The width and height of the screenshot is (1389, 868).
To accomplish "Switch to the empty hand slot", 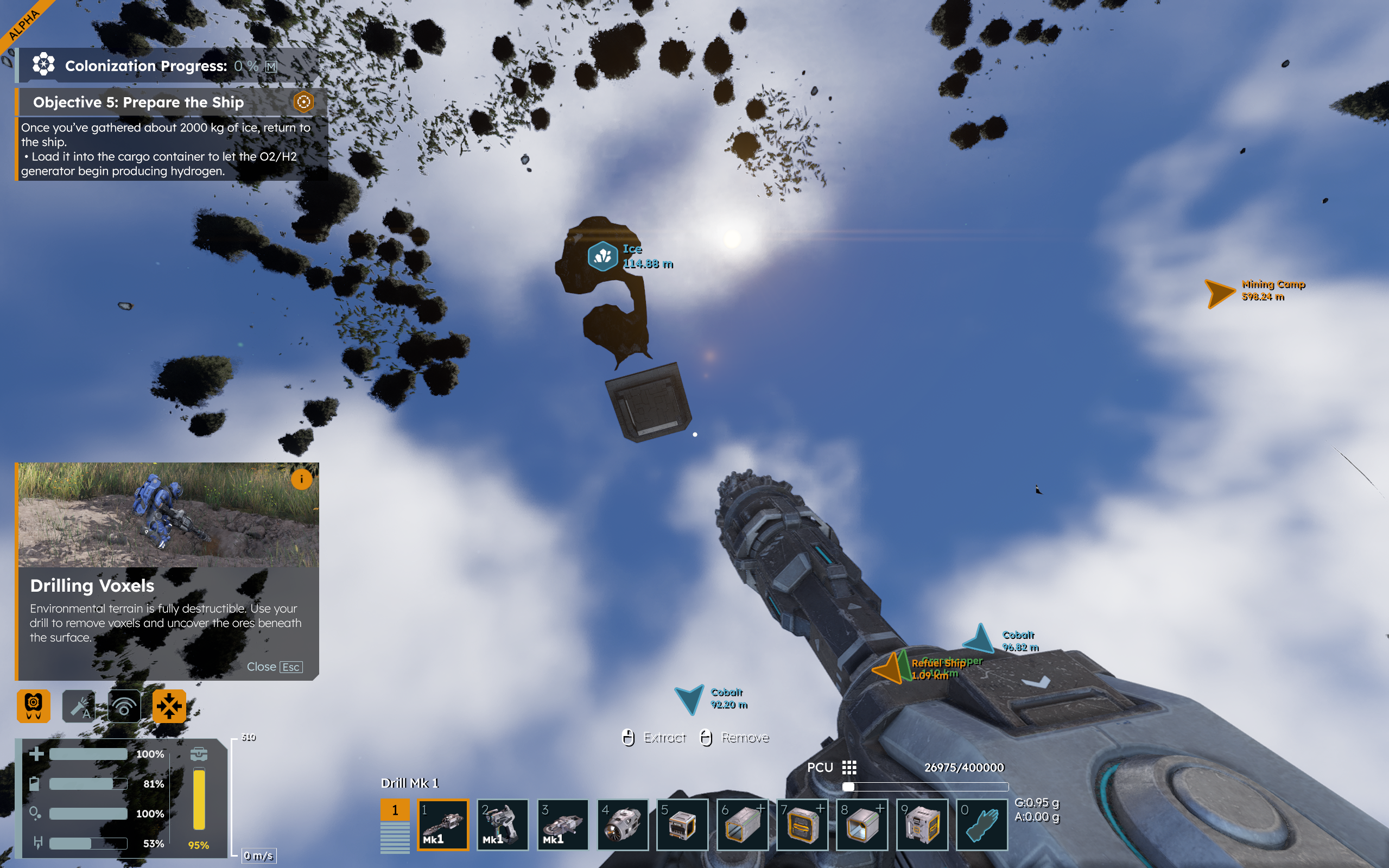I will coord(982,825).
